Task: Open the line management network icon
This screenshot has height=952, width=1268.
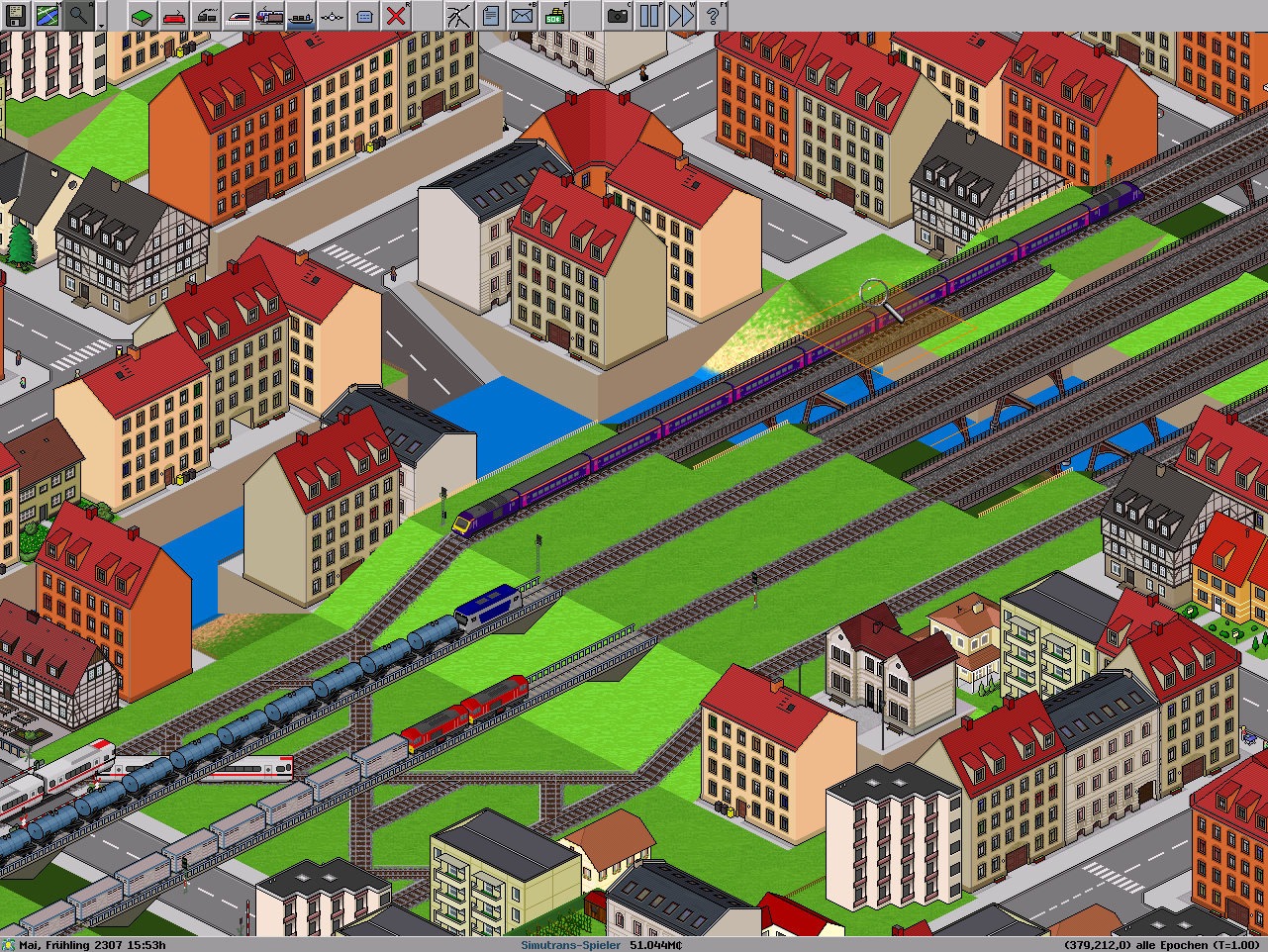Action: coord(458,15)
